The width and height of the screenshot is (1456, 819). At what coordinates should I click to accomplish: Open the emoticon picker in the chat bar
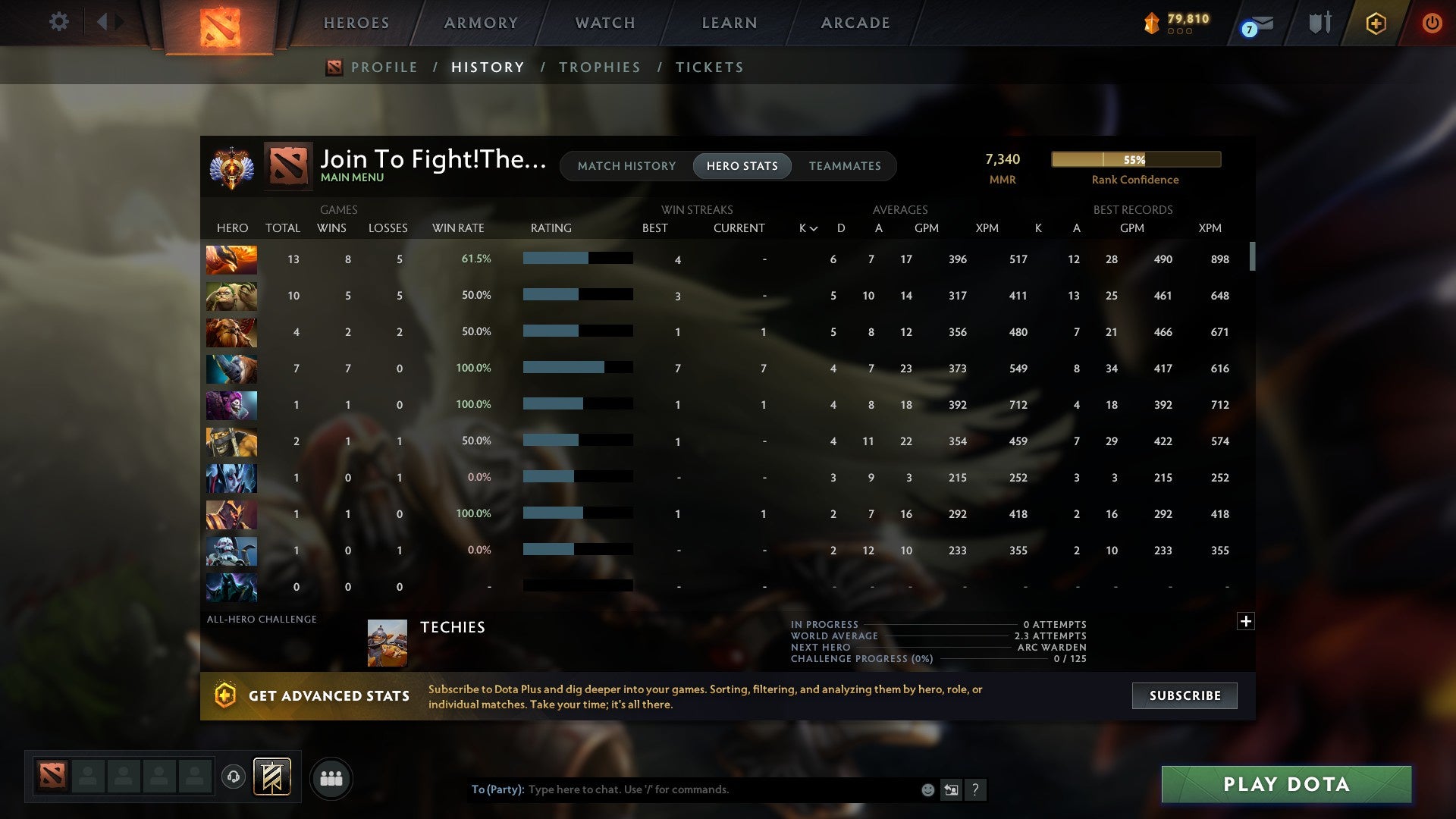pyautogui.click(x=927, y=789)
